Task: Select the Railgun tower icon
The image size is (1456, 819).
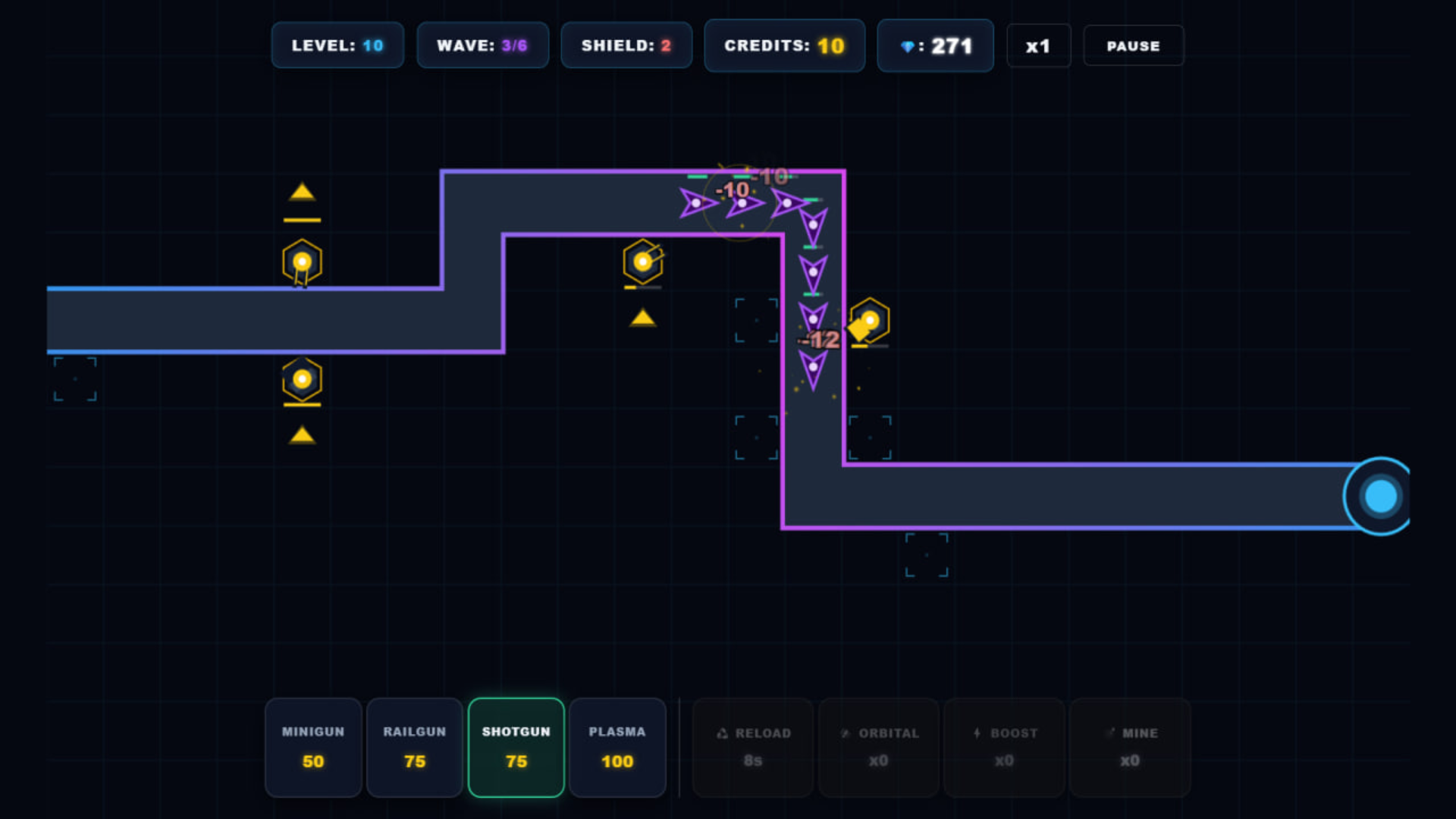Action: point(415,747)
